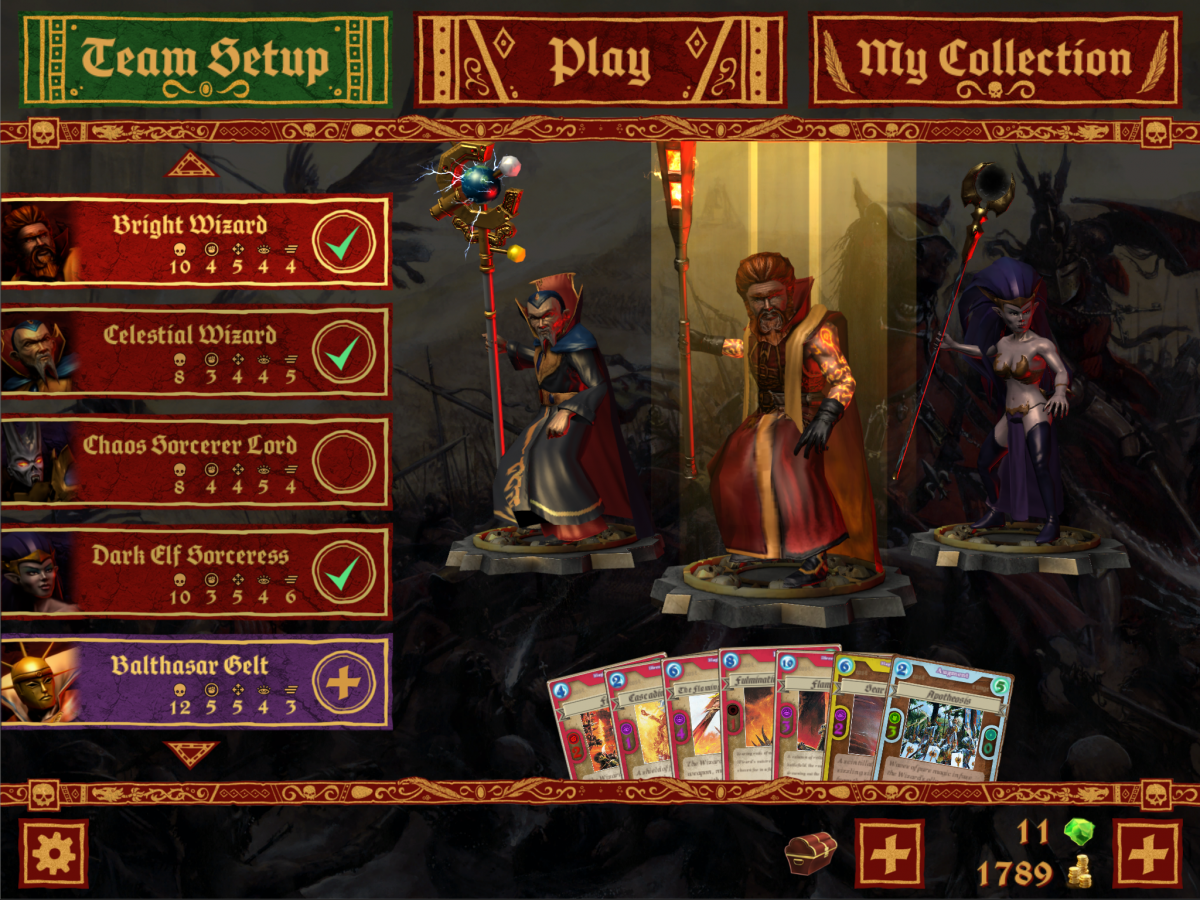The image size is (1200, 900).
Task: Switch to the Team Setup tab
Action: (x=205, y=59)
